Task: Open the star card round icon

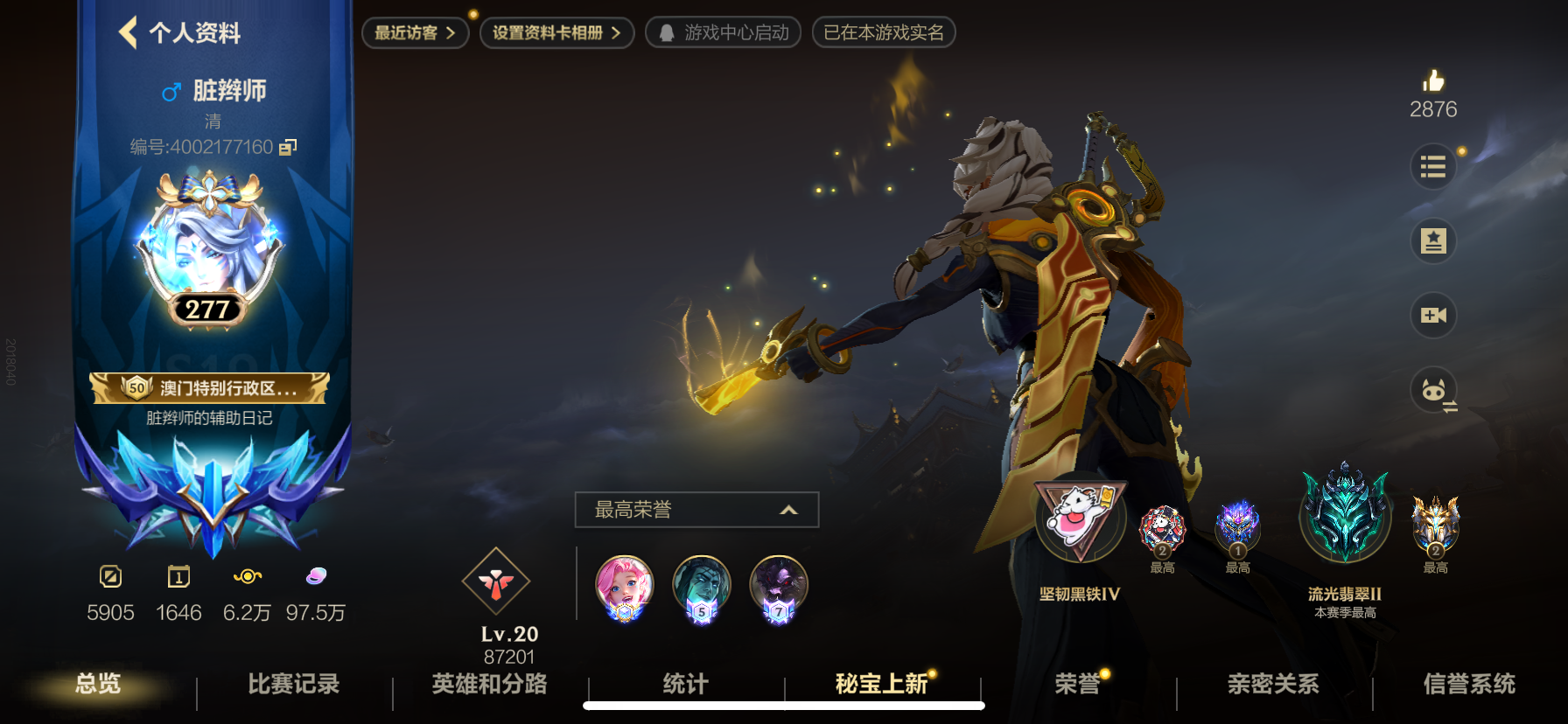Action: [x=1433, y=240]
